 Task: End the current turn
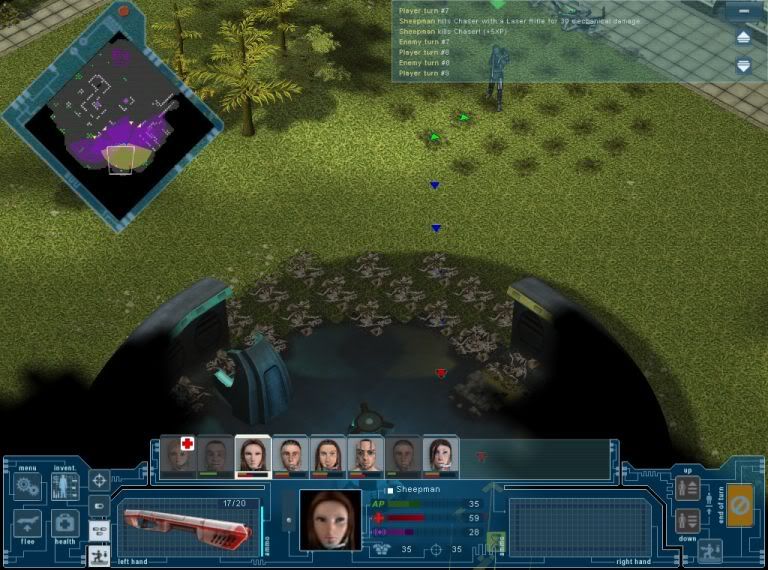[x=741, y=503]
